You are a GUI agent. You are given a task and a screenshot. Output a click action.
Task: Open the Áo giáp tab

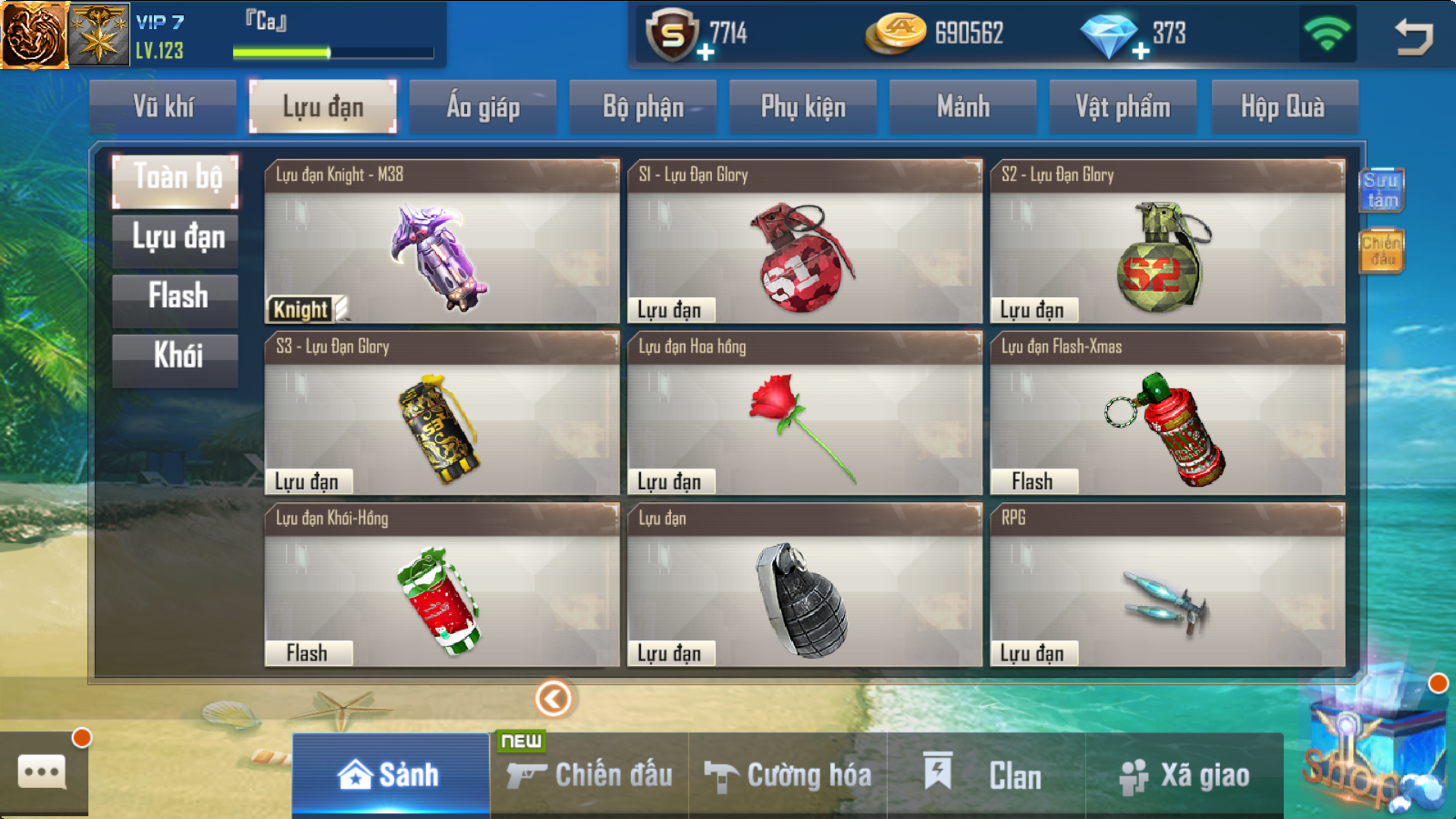(483, 107)
